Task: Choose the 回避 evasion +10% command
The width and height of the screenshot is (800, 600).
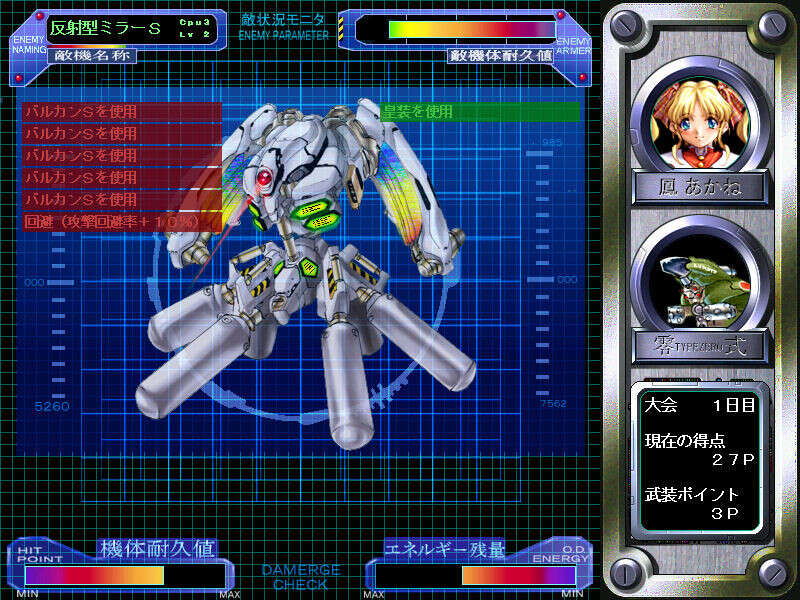Action: click(120, 221)
